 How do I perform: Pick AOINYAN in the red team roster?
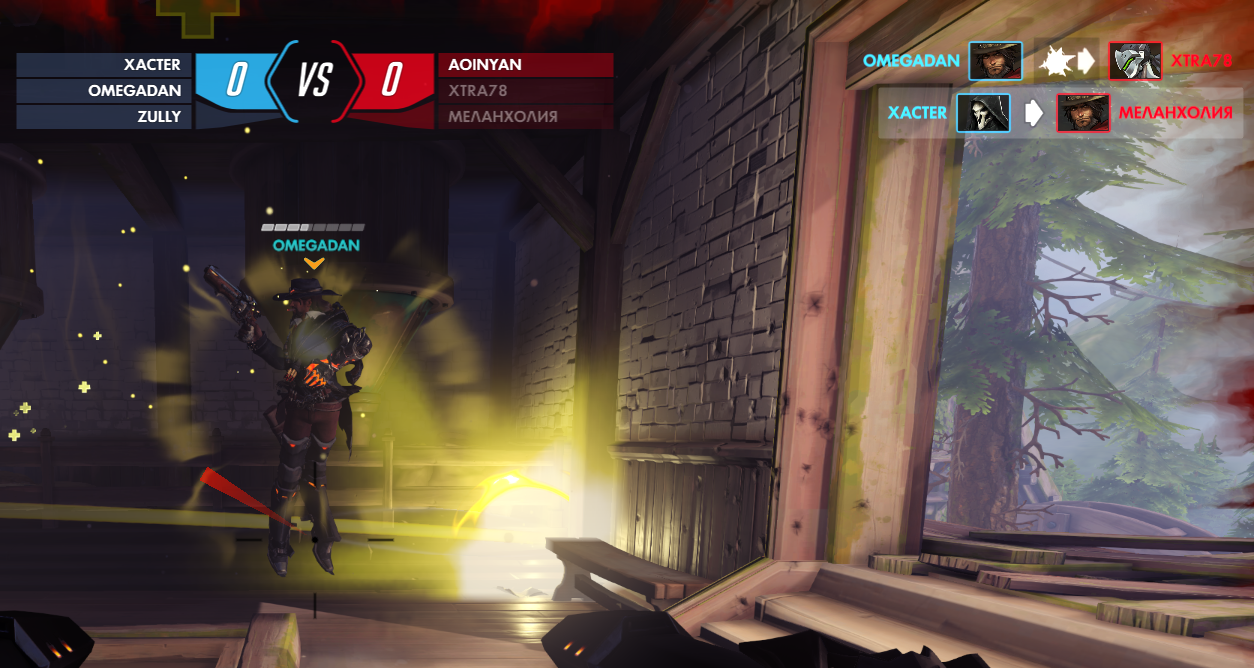pyautogui.click(x=525, y=65)
